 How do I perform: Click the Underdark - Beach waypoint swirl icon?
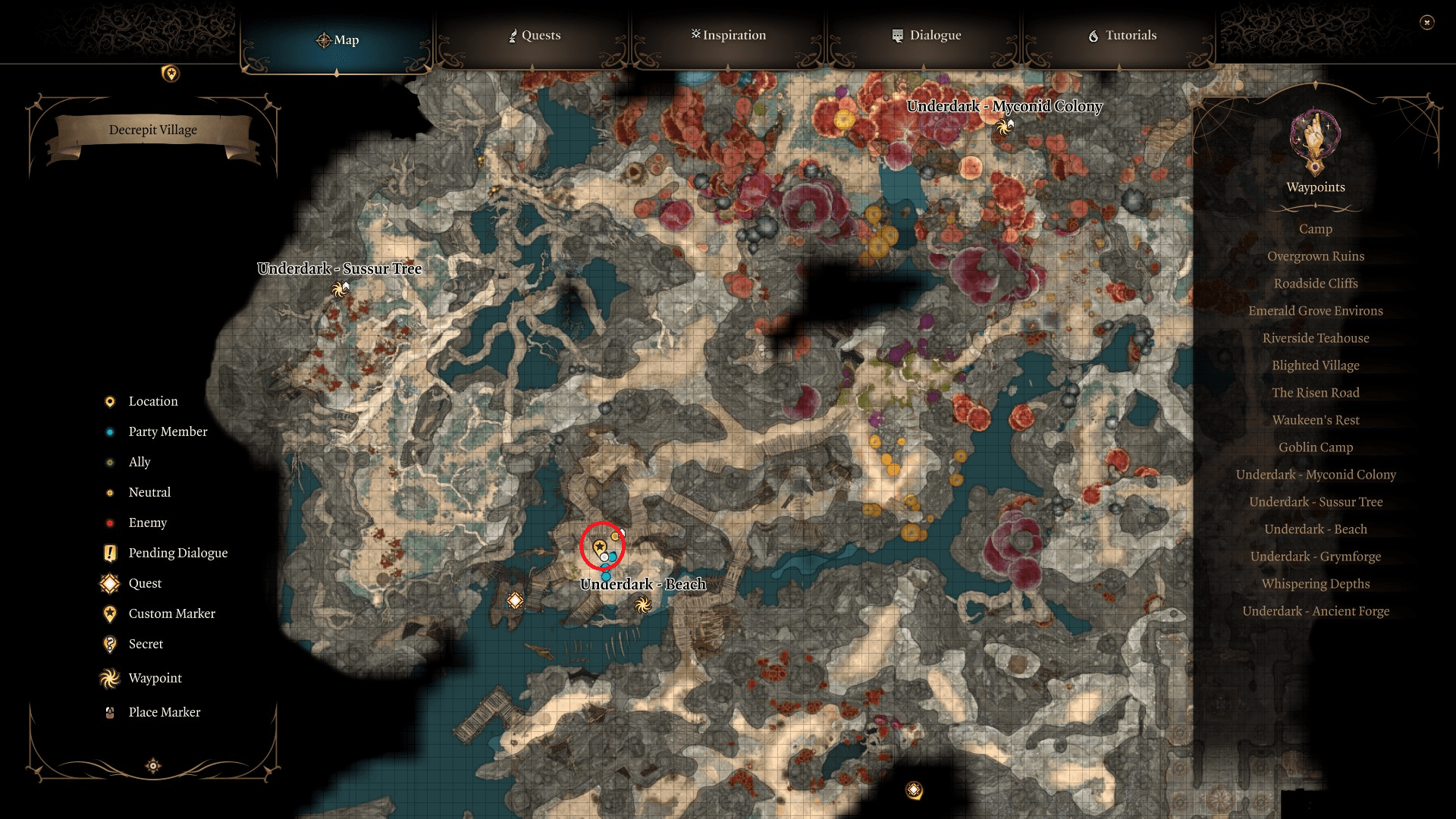point(643,605)
